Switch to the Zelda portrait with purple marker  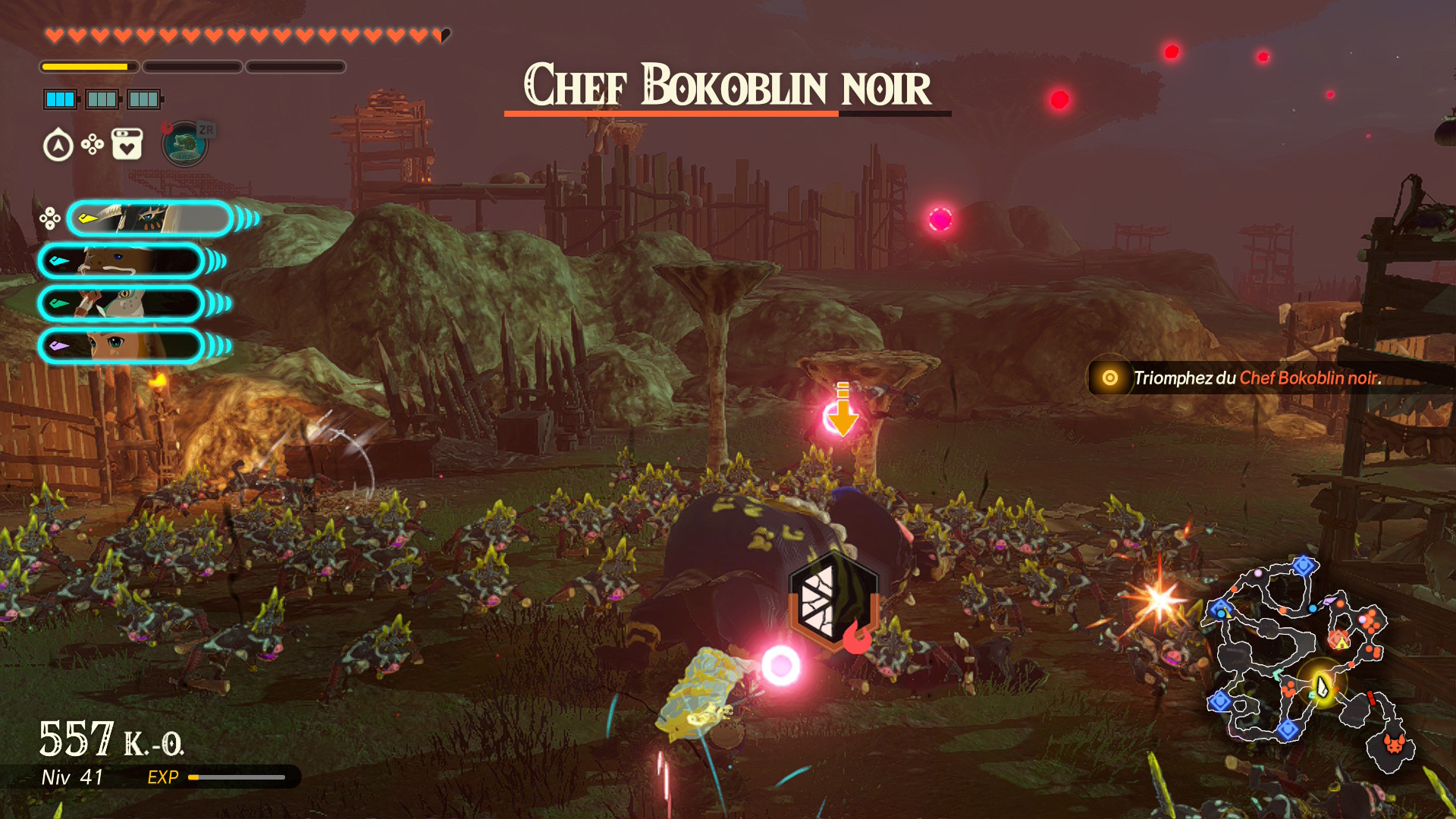pos(121,347)
